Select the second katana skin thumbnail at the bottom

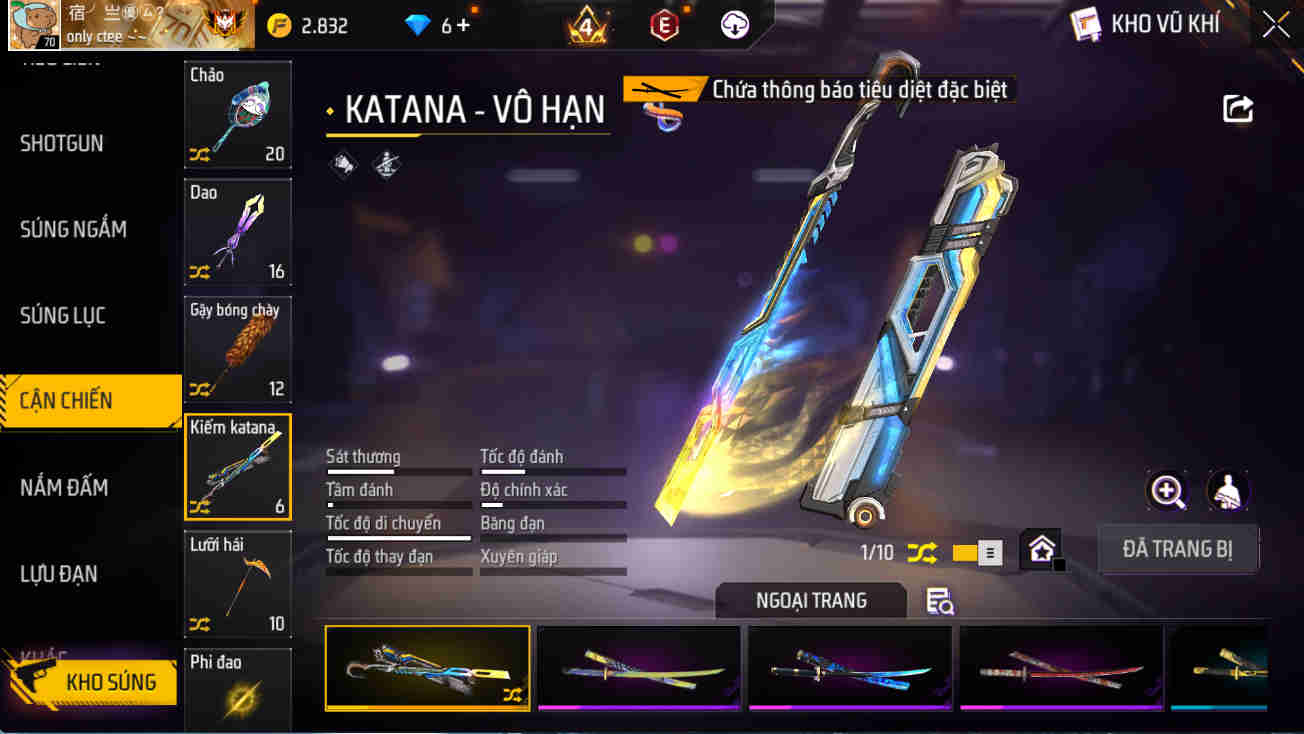(x=638, y=668)
